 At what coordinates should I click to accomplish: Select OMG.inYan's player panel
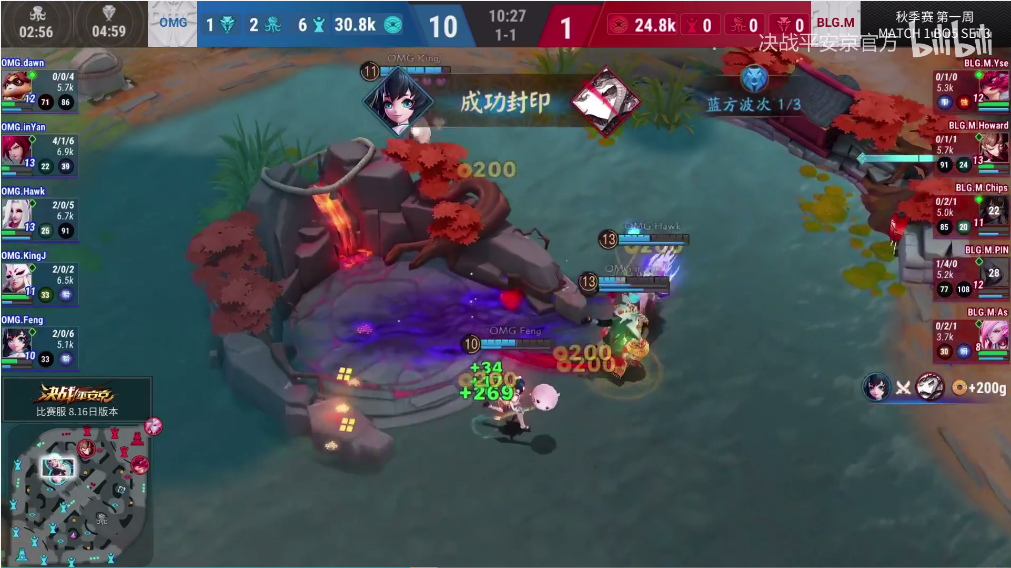(38, 148)
